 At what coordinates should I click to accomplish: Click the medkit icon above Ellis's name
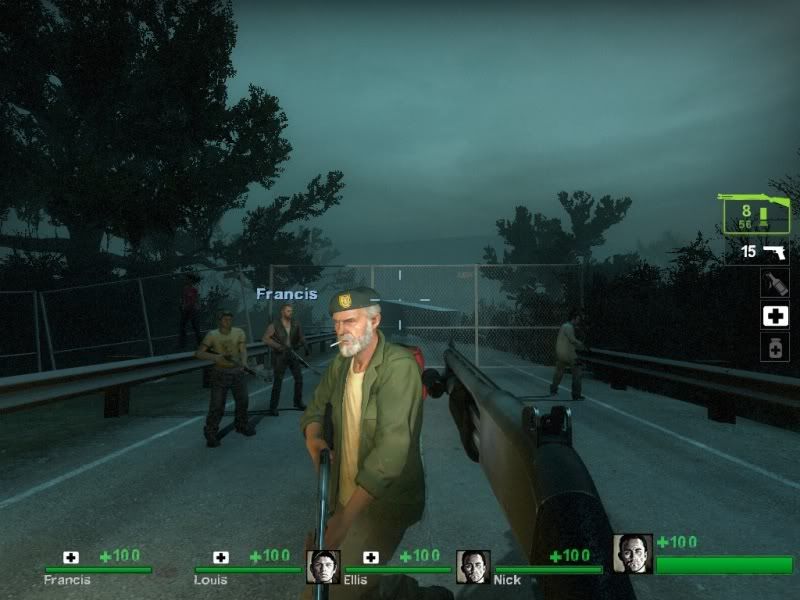pyautogui.click(x=371, y=557)
